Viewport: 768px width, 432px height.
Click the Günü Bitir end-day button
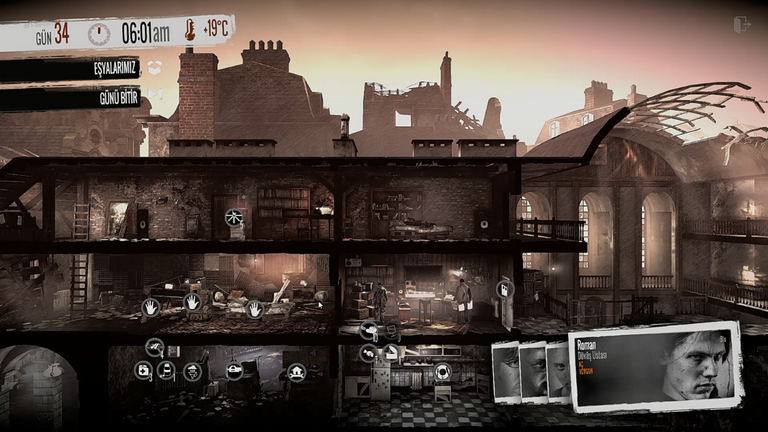tap(70, 97)
